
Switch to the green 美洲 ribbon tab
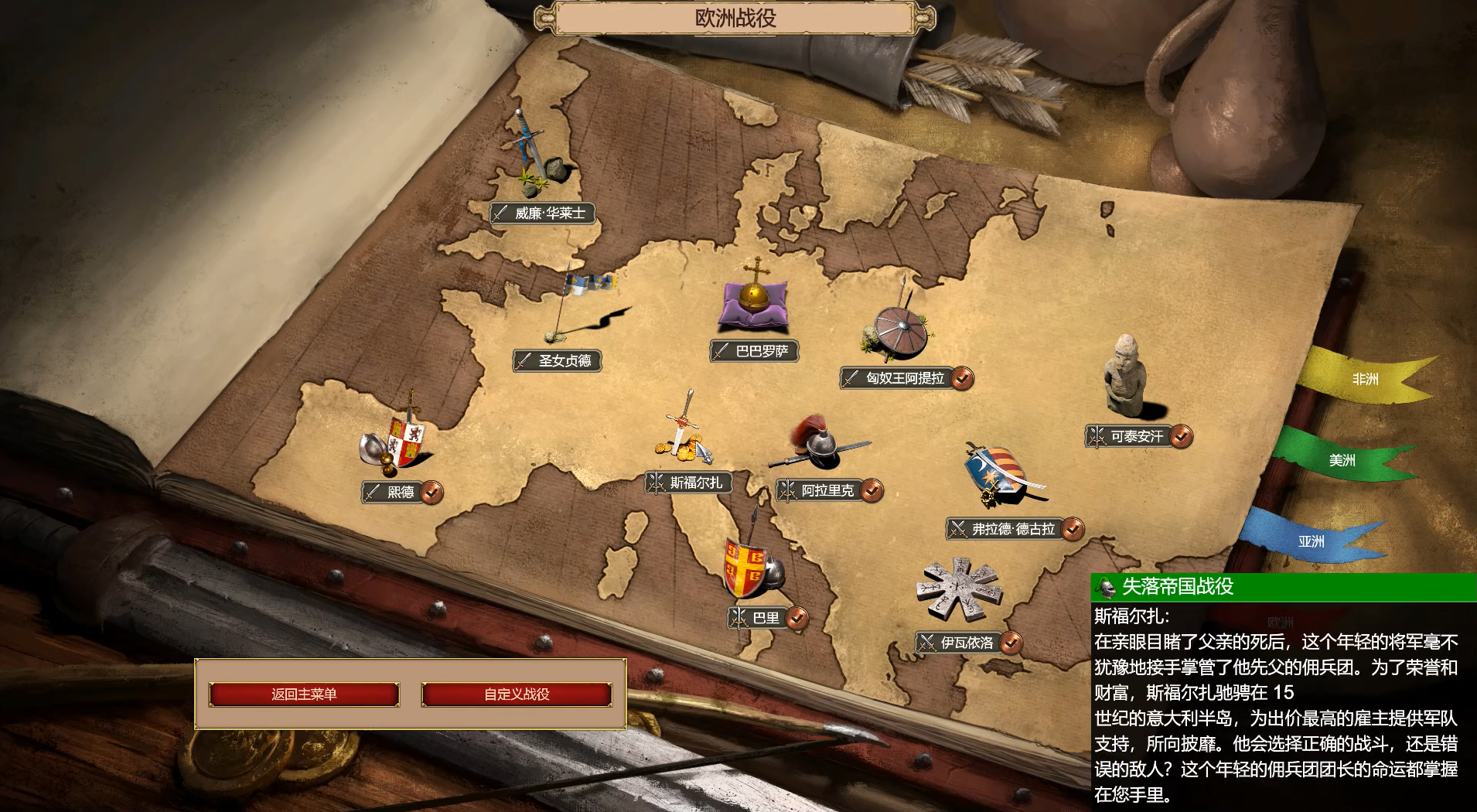point(1342,460)
